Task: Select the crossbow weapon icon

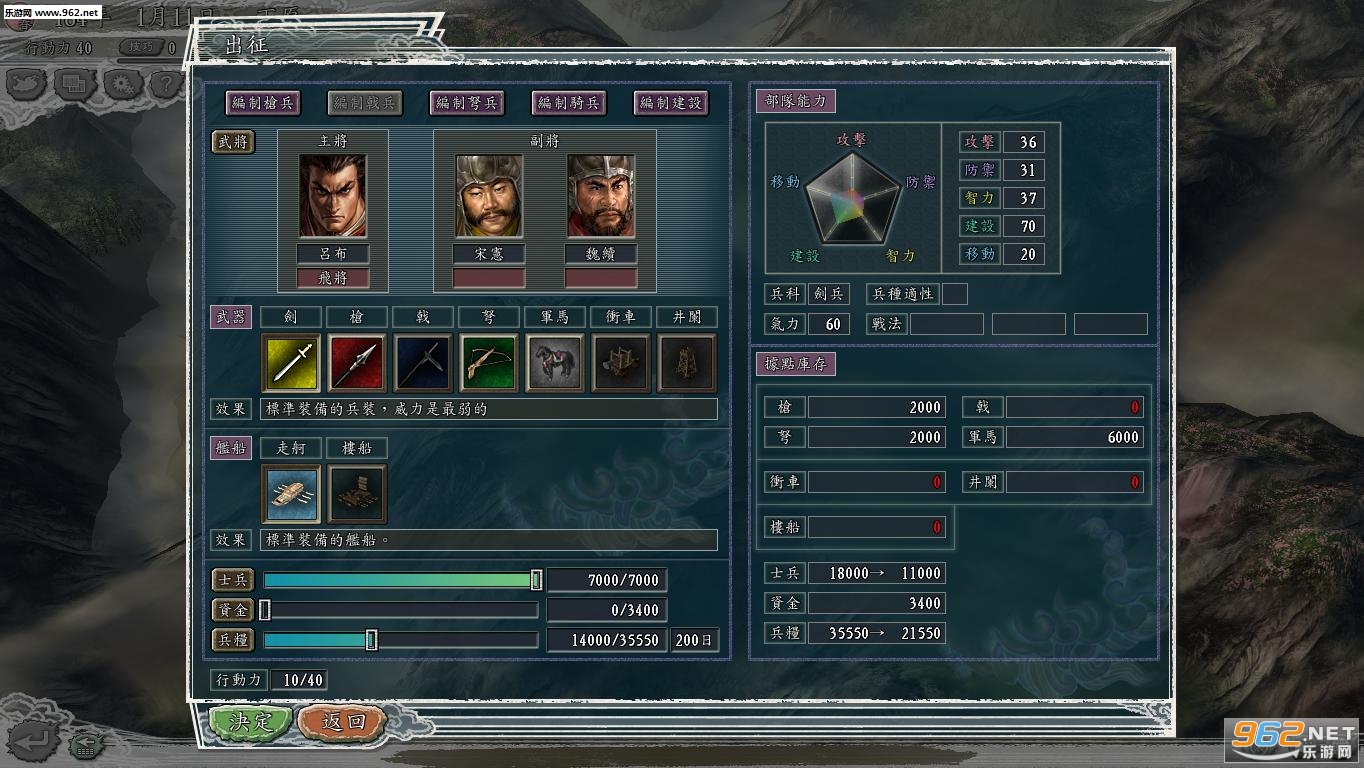Action: click(489, 363)
